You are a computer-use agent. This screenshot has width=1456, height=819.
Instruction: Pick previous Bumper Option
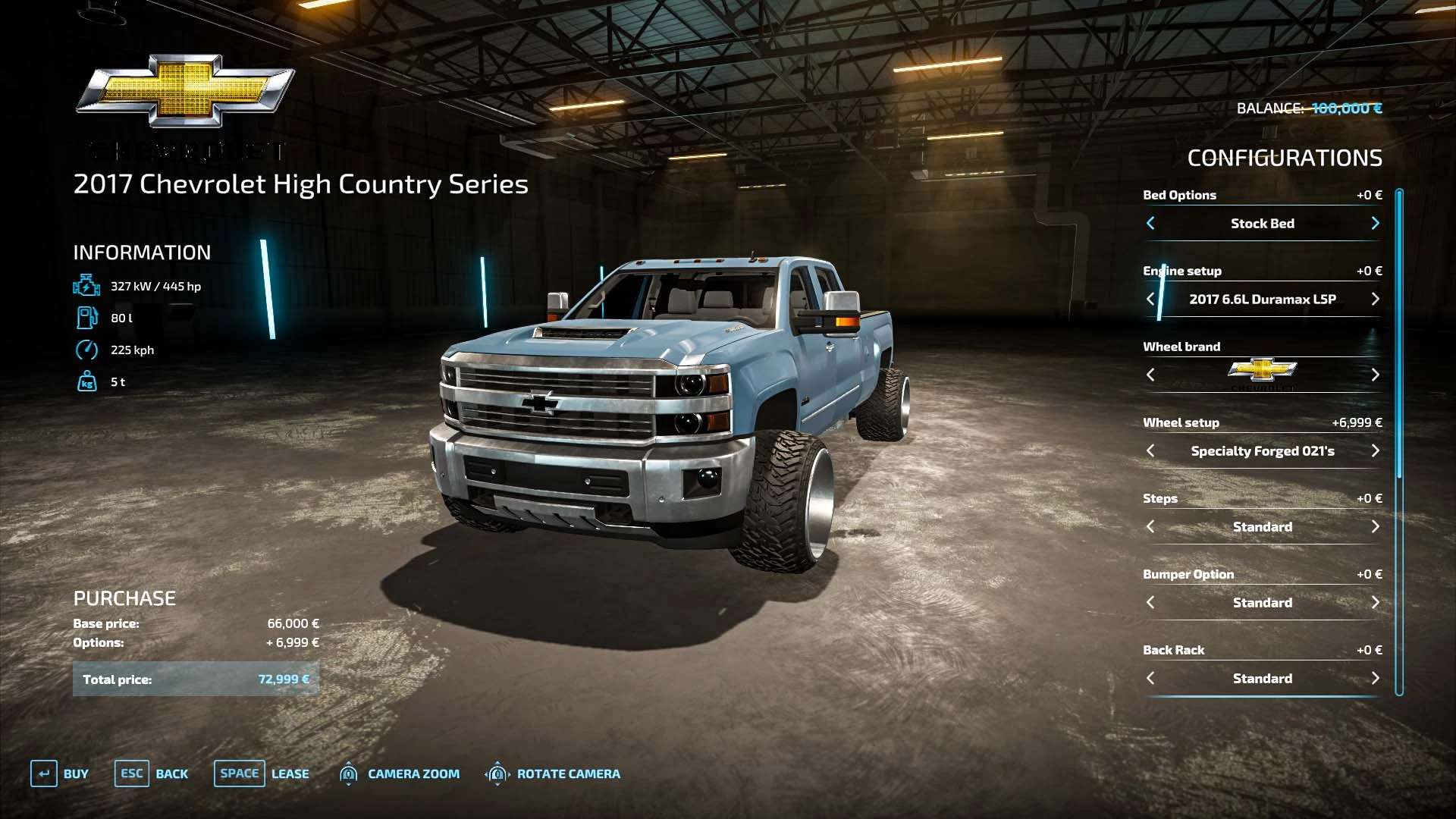pos(1150,602)
